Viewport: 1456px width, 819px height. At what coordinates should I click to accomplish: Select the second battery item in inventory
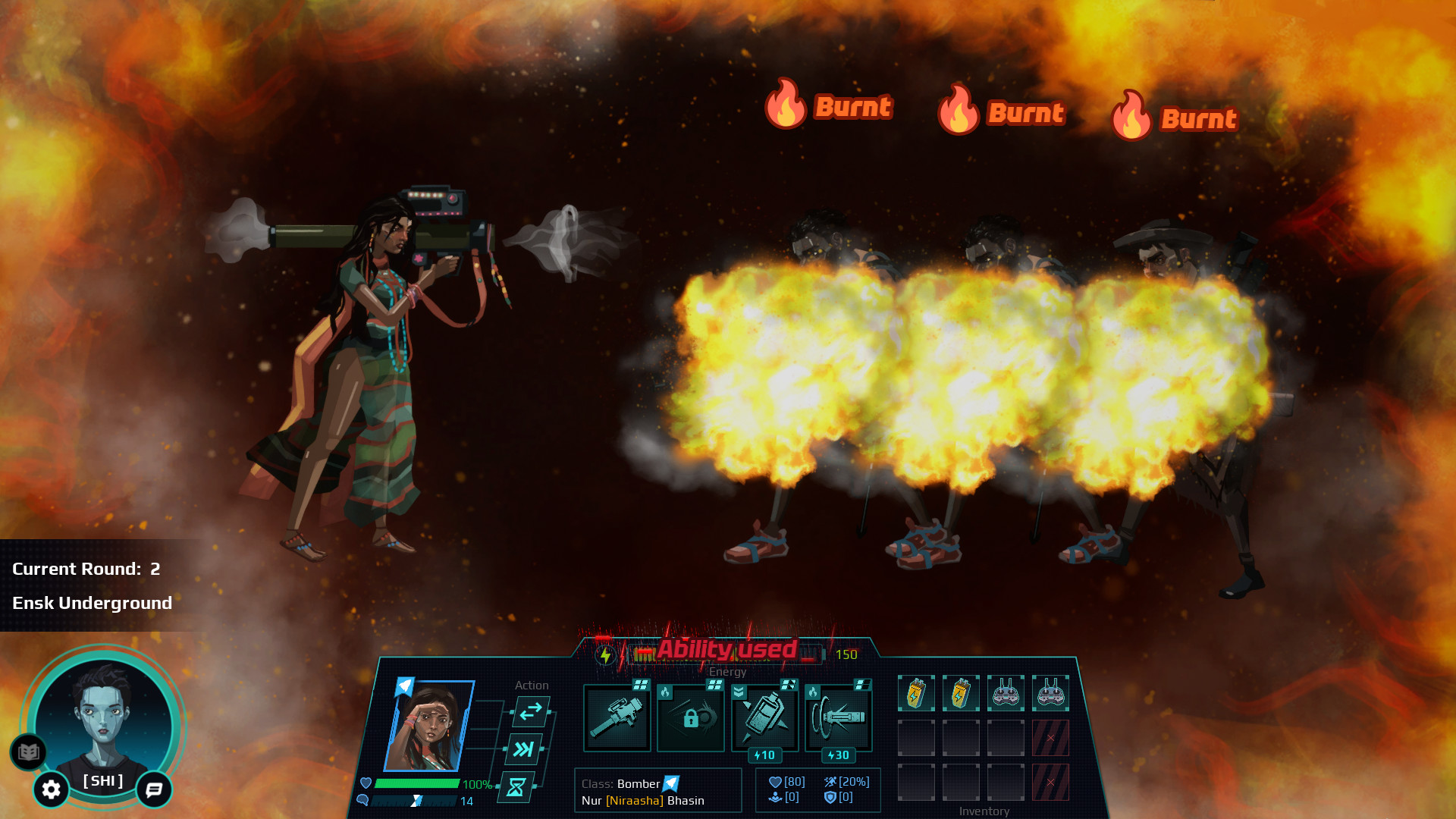click(961, 692)
